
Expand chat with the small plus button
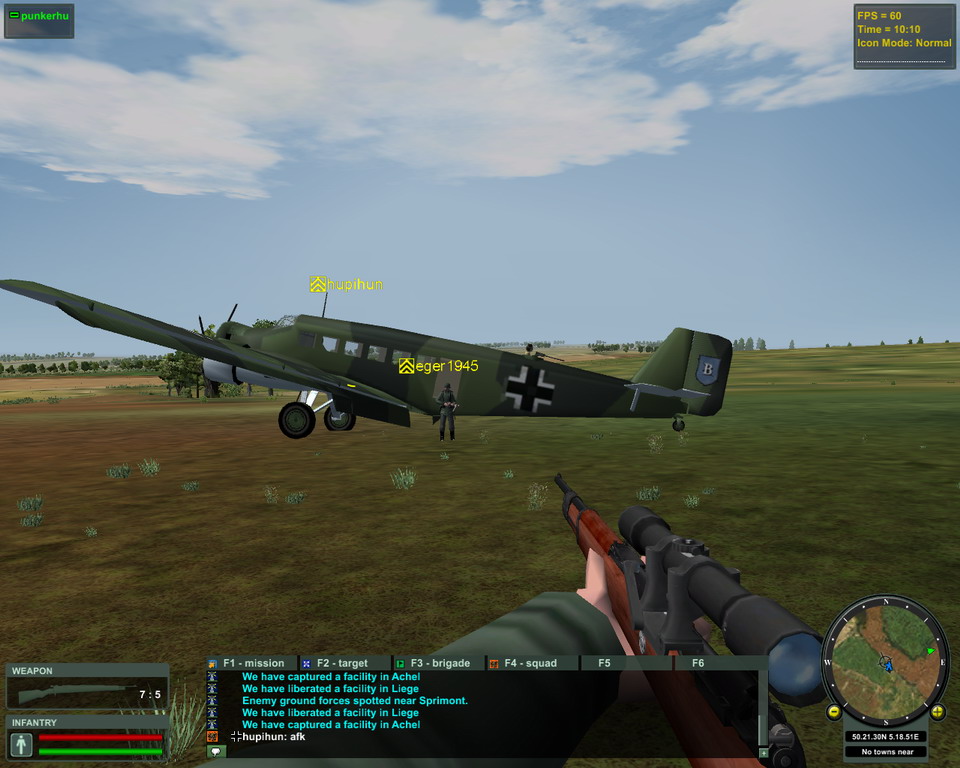(x=764, y=752)
